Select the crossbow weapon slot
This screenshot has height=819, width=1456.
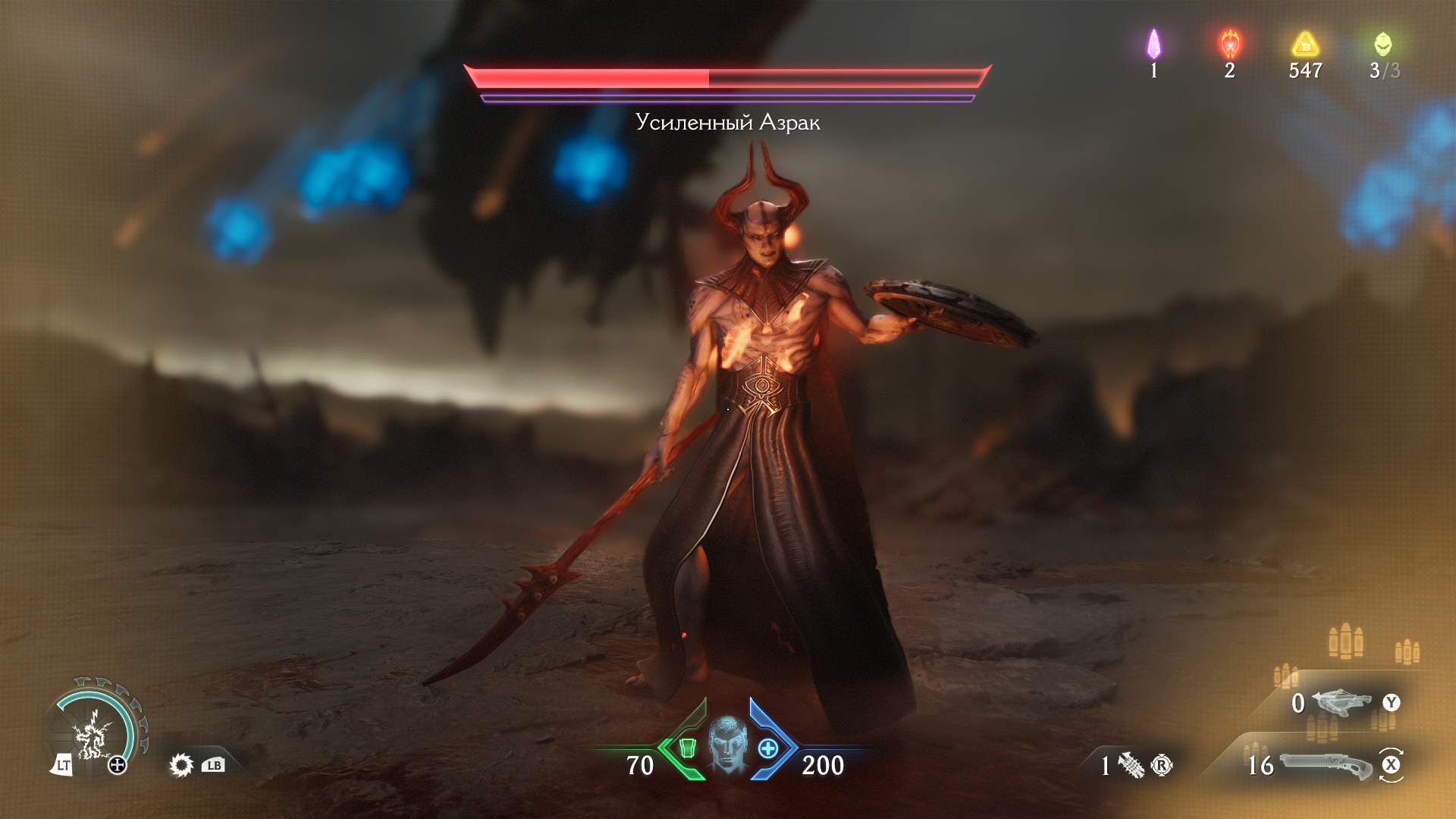coord(1341,702)
